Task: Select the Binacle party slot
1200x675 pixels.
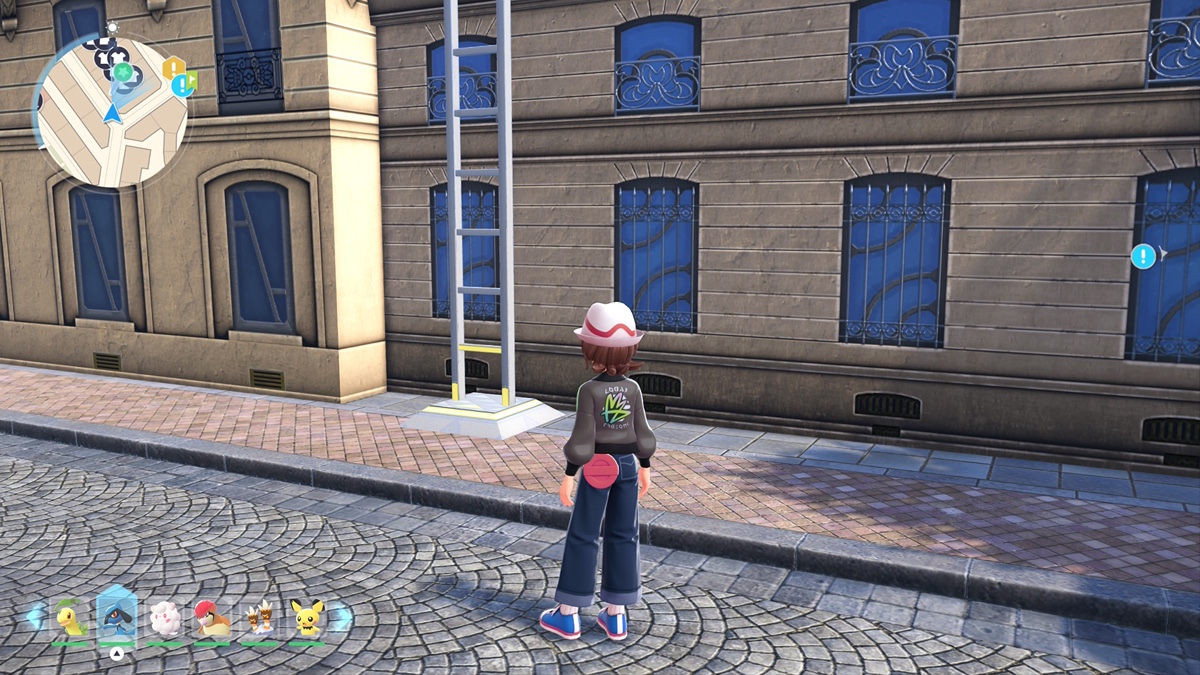Action: coord(259,619)
